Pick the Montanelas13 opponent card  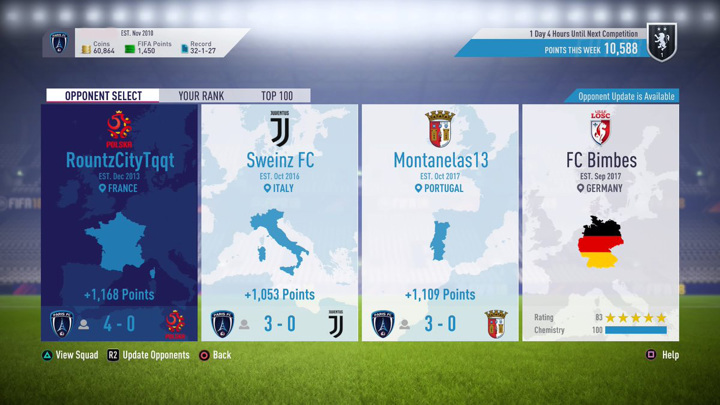coord(440,222)
